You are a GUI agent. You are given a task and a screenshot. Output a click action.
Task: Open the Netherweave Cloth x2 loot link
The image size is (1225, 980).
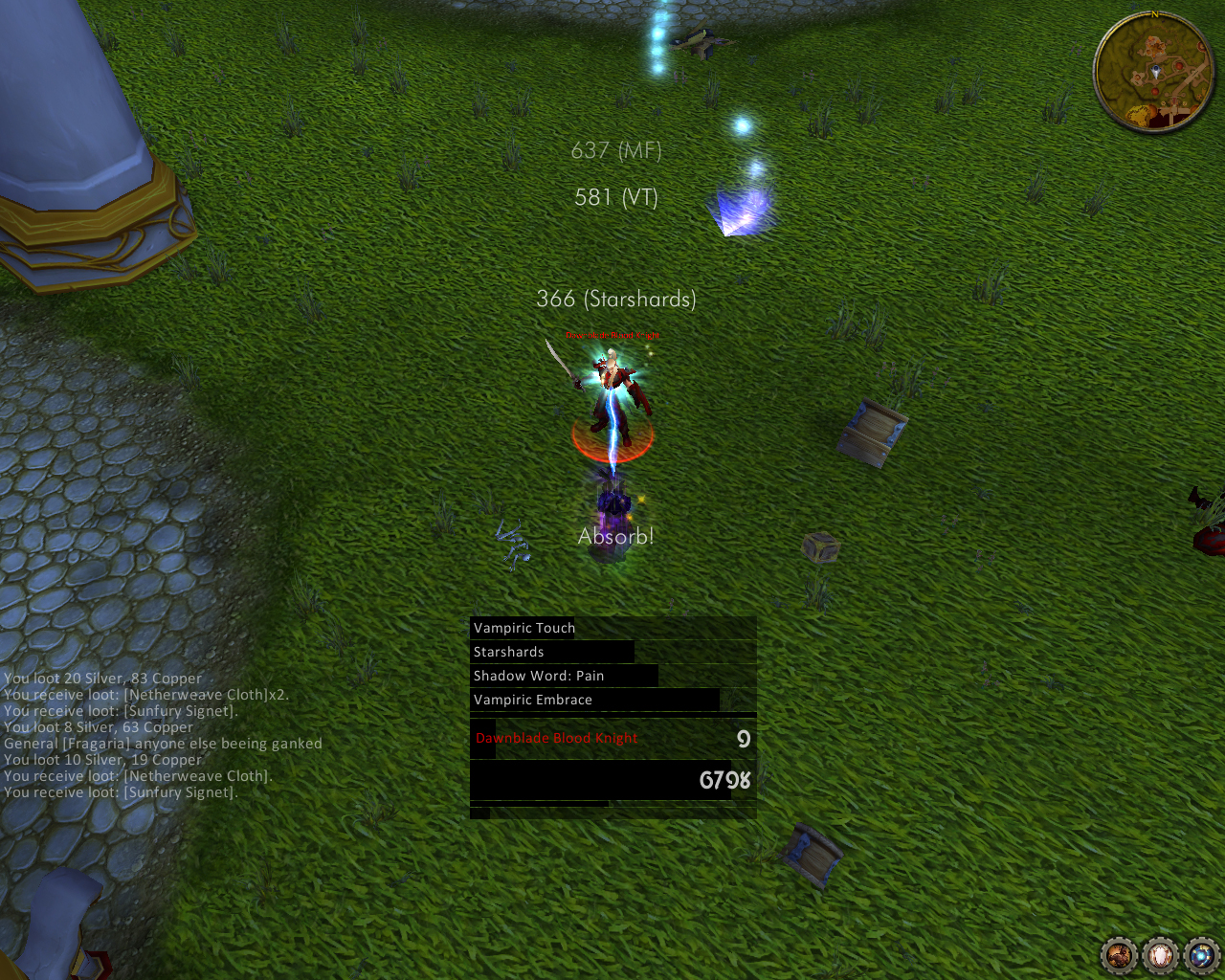[194, 695]
